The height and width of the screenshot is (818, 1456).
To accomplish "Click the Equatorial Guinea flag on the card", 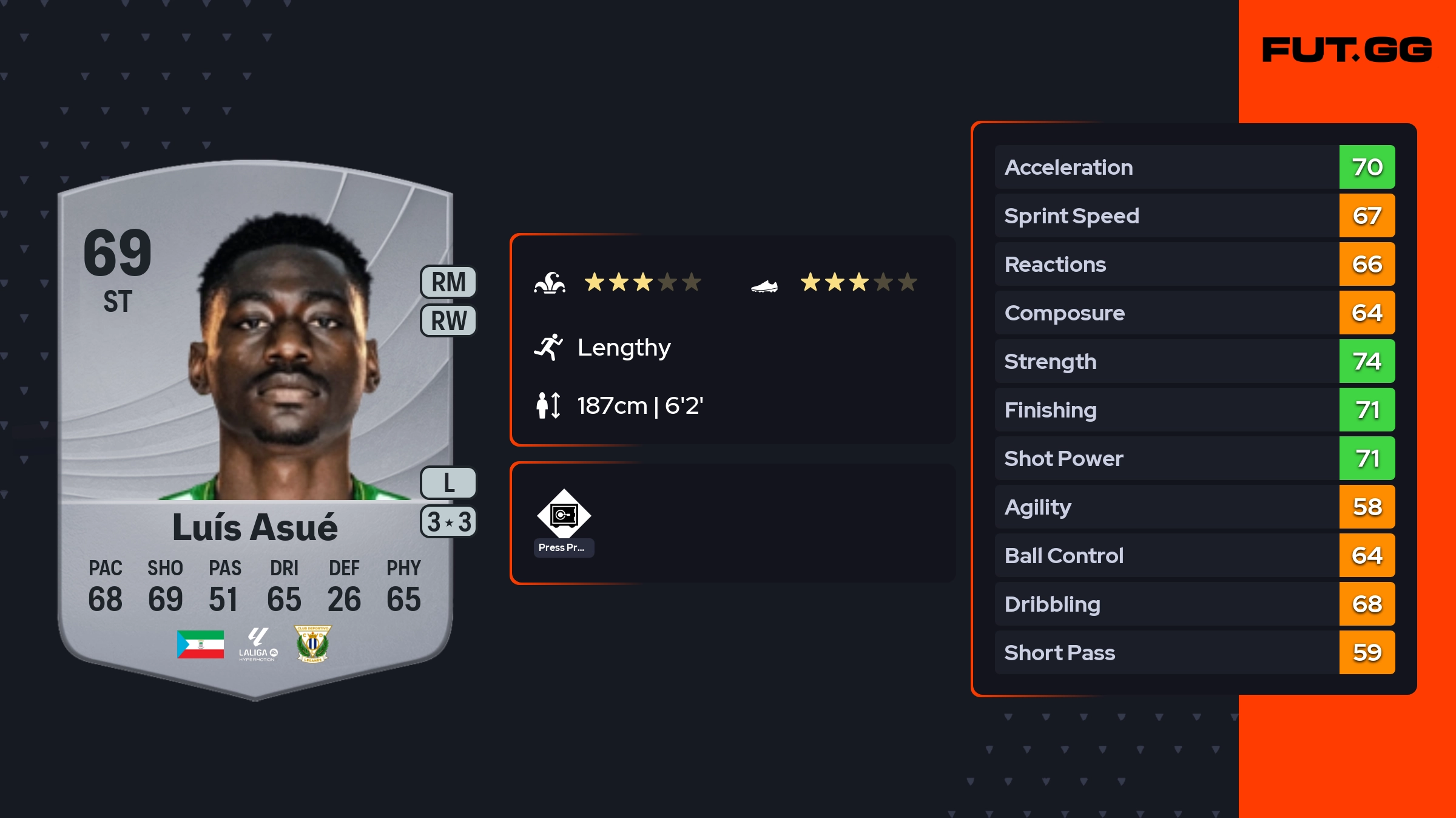I will [200, 644].
